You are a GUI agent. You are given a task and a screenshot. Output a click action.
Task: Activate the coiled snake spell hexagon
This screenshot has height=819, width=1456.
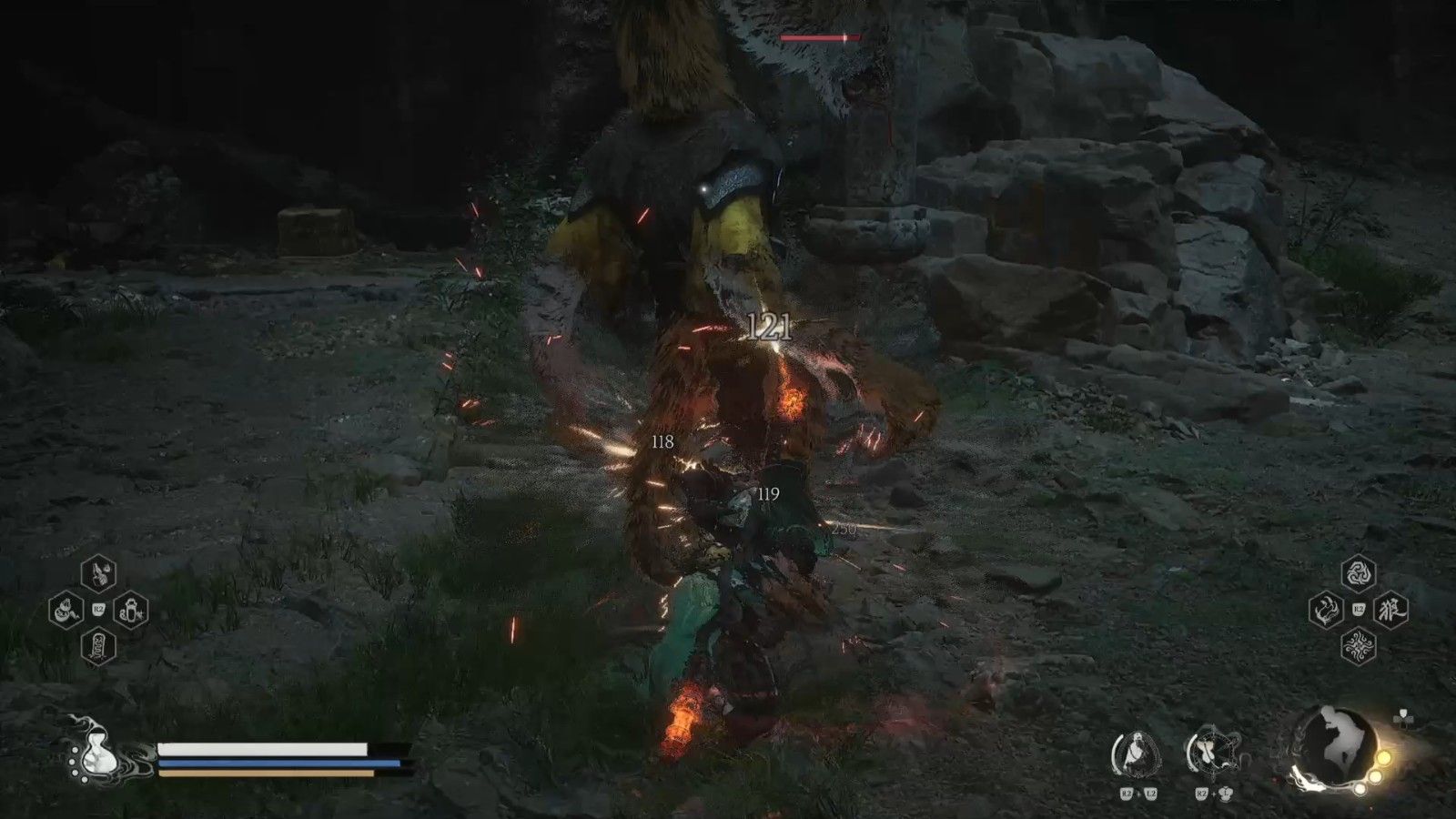point(66,609)
